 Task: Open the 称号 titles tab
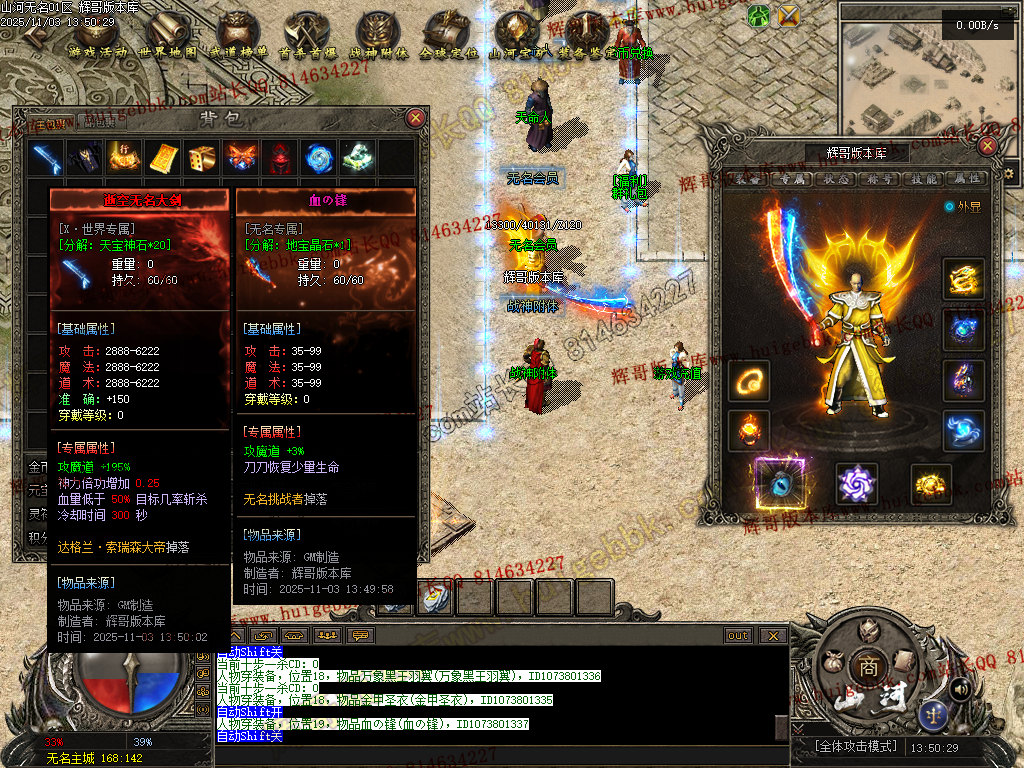[x=881, y=179]
